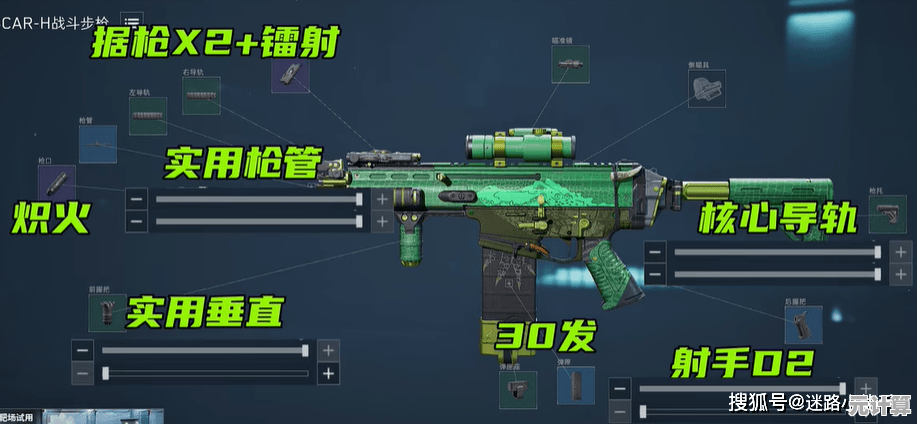This screenshot has width=917, height=424.
Task: Increase the foregrip's lower tuning slider with plus
Action: click(328, 374)
